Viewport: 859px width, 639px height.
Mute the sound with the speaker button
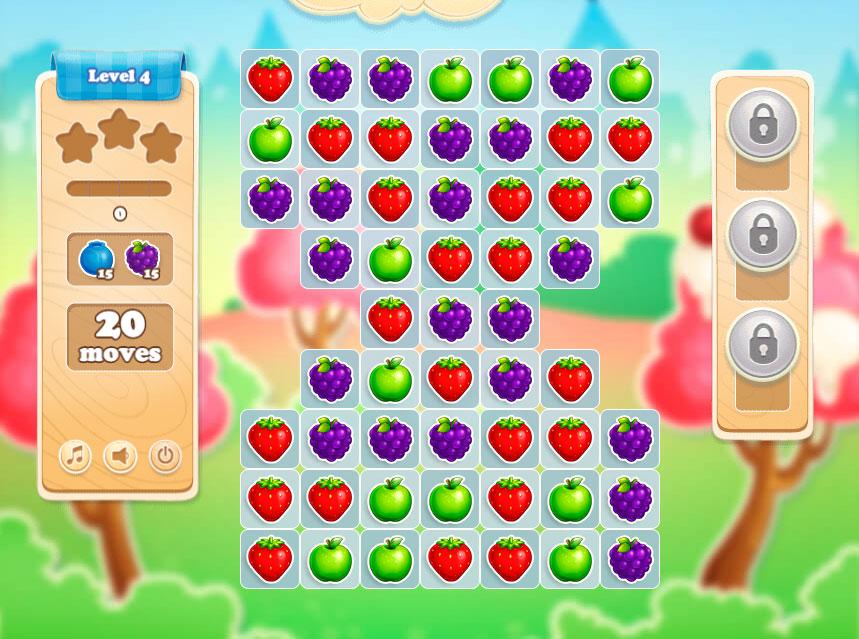(x=120, y=457)
